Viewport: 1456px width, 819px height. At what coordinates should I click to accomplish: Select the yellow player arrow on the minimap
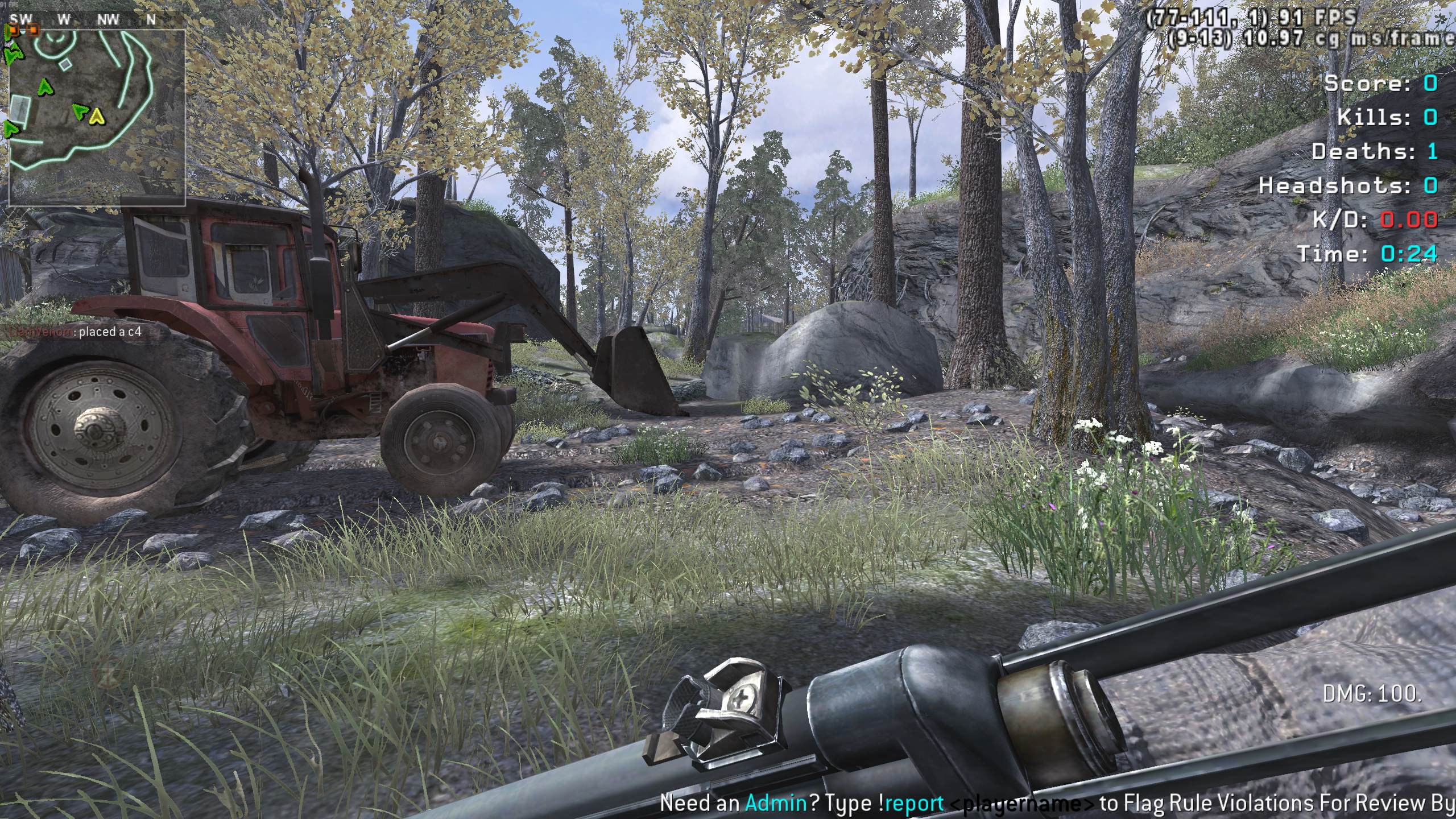(x=97, y=116)
